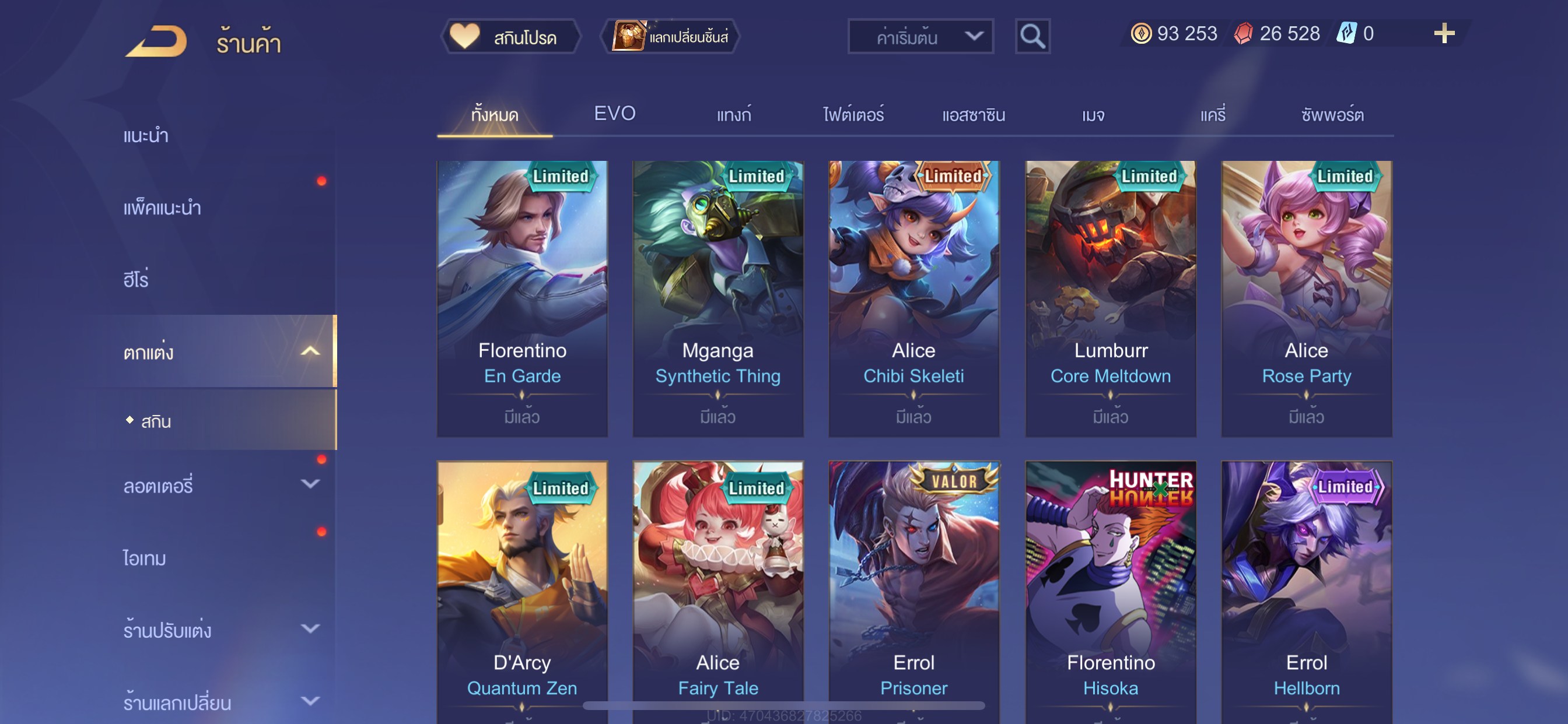View the Lumburr Core Meltdown skin

pyautogui.click(x=1110, y=298)
